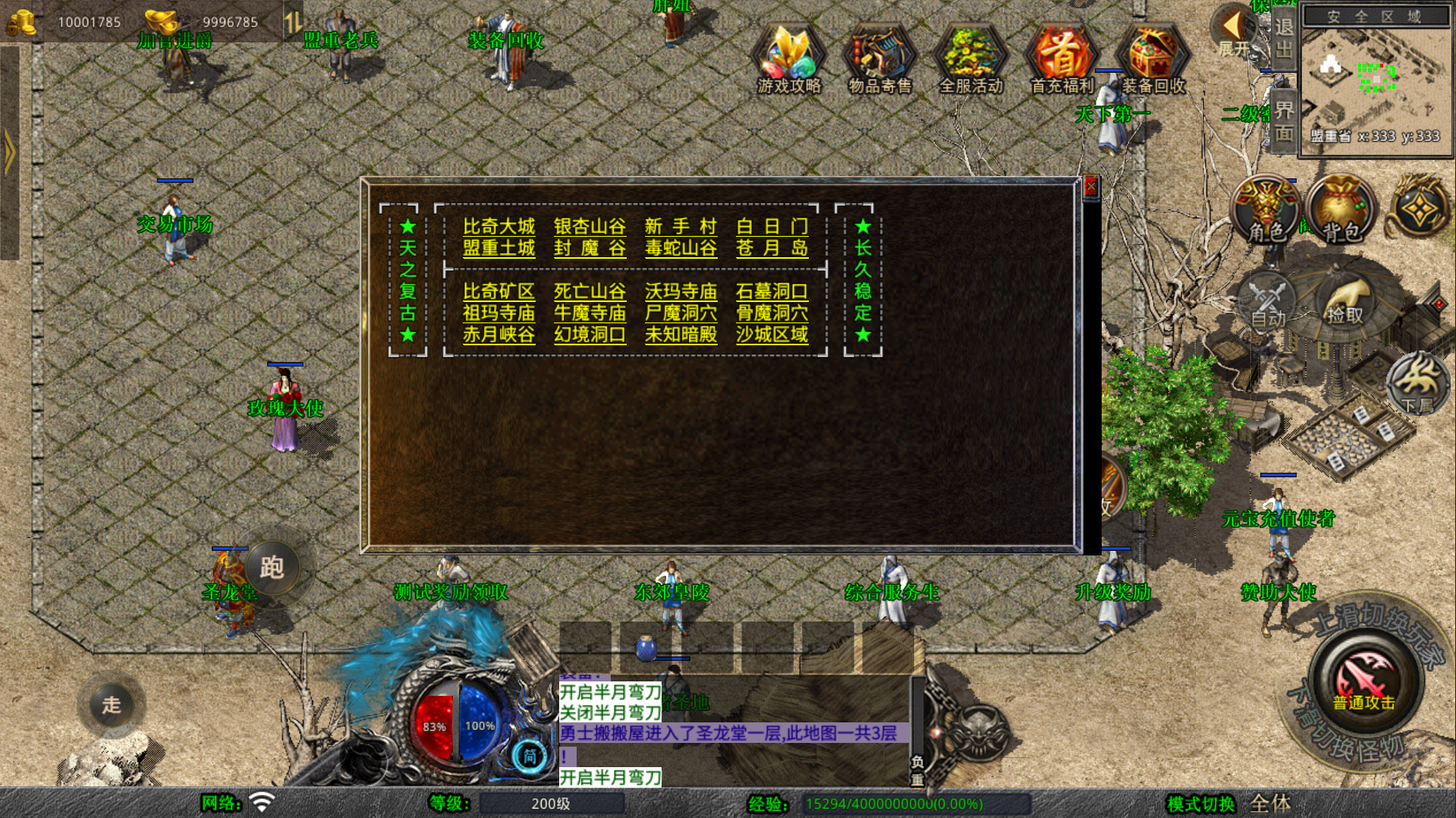Choose the 银杏山谷 destination
Viewport: 1456px width, 818px height.
pos(590,226)
